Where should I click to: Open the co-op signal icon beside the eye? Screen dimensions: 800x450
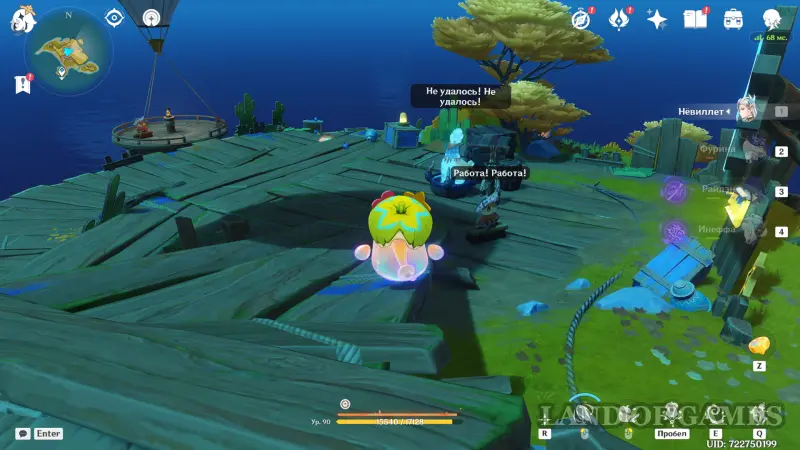tap(151, 18)
